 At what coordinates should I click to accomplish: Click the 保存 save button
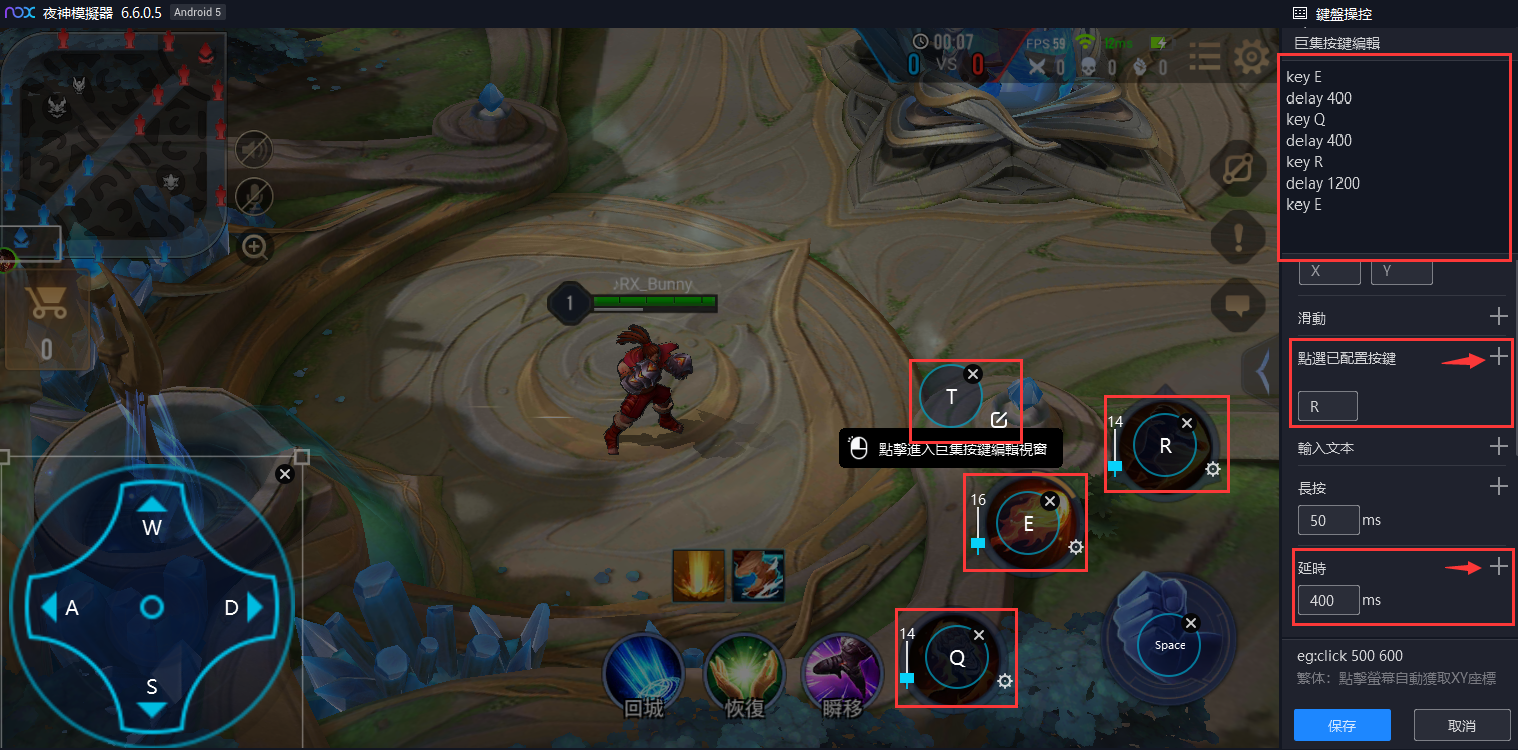point(1342,725)
